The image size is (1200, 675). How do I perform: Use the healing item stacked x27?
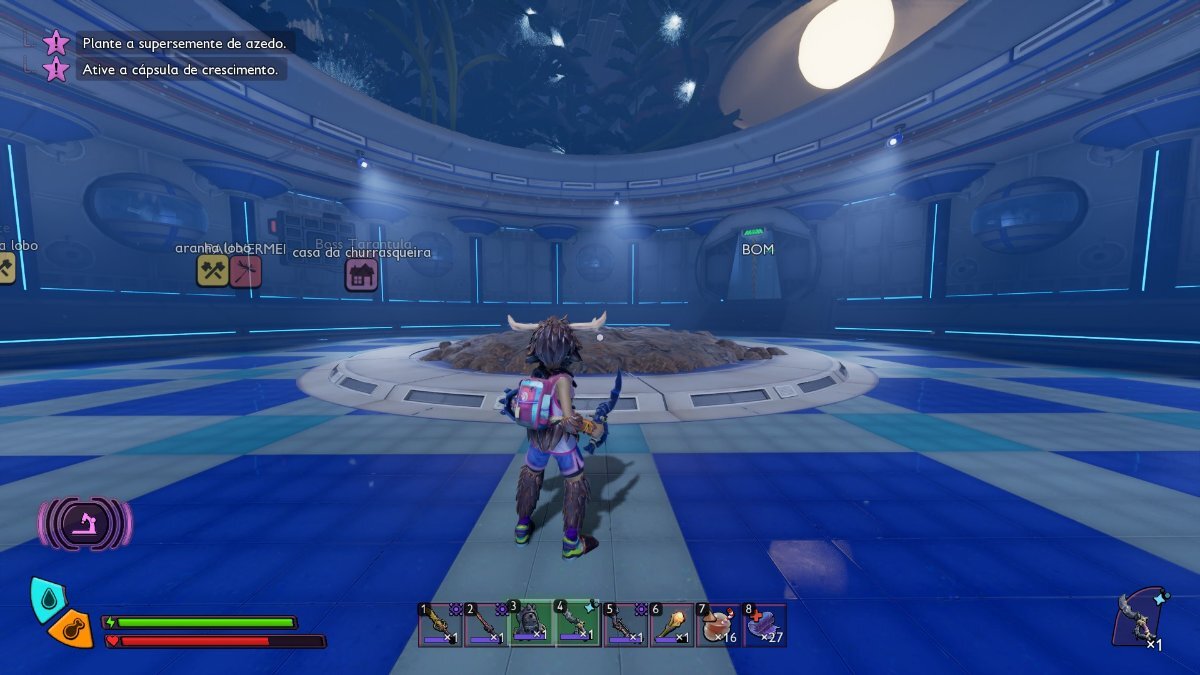pyautogui.click(x=764, y=625)
